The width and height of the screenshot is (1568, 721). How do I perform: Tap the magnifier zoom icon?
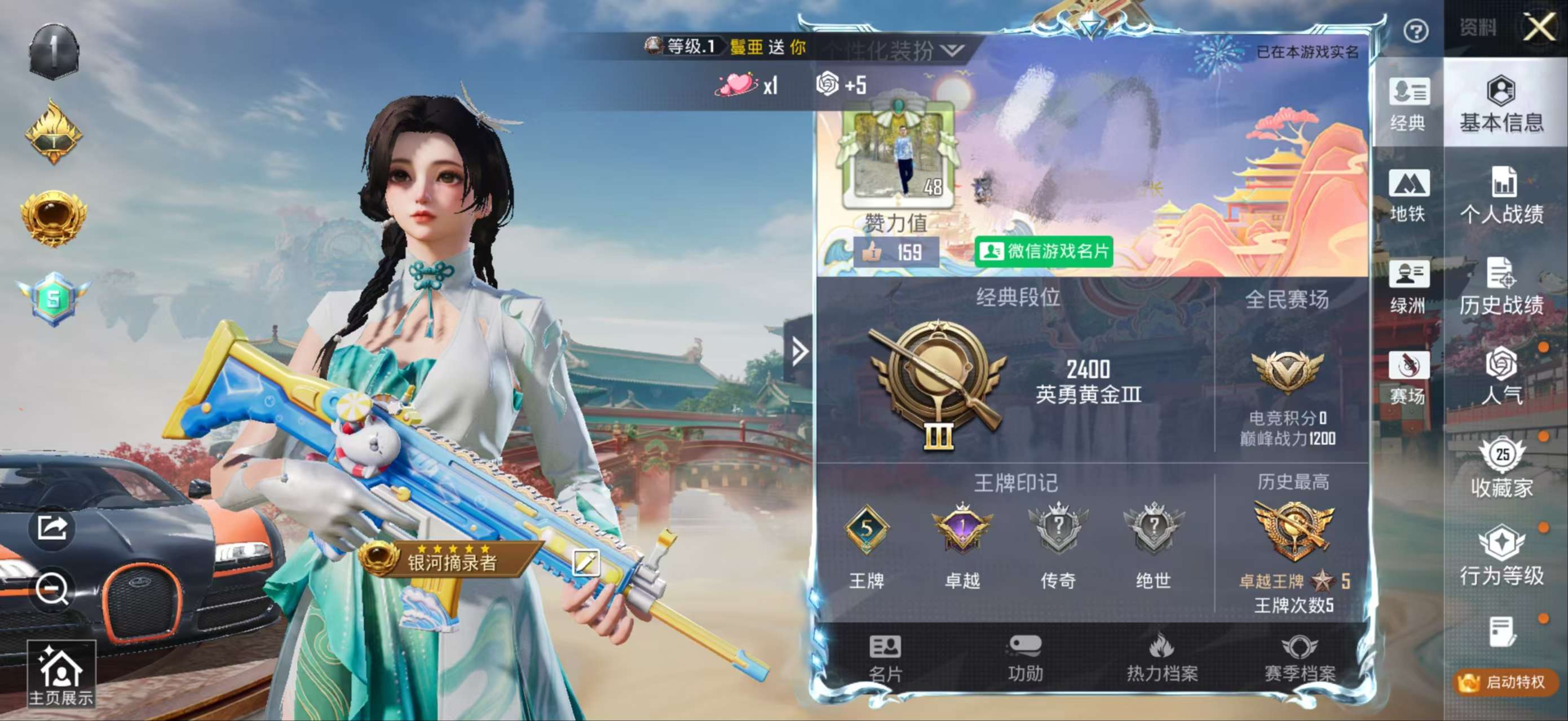pos(54,589)
